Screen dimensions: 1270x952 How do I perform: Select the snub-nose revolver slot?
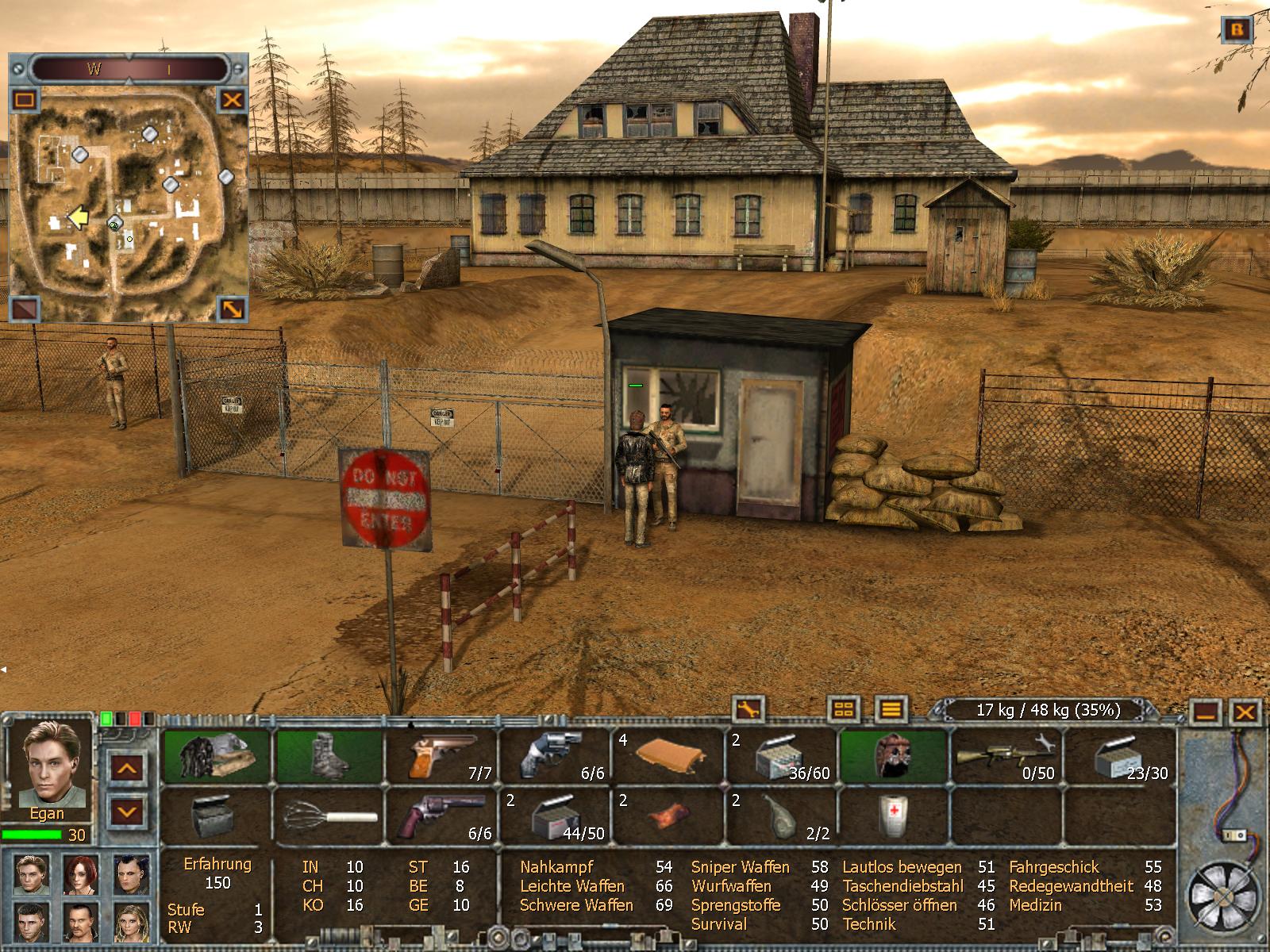coord(555,757)
